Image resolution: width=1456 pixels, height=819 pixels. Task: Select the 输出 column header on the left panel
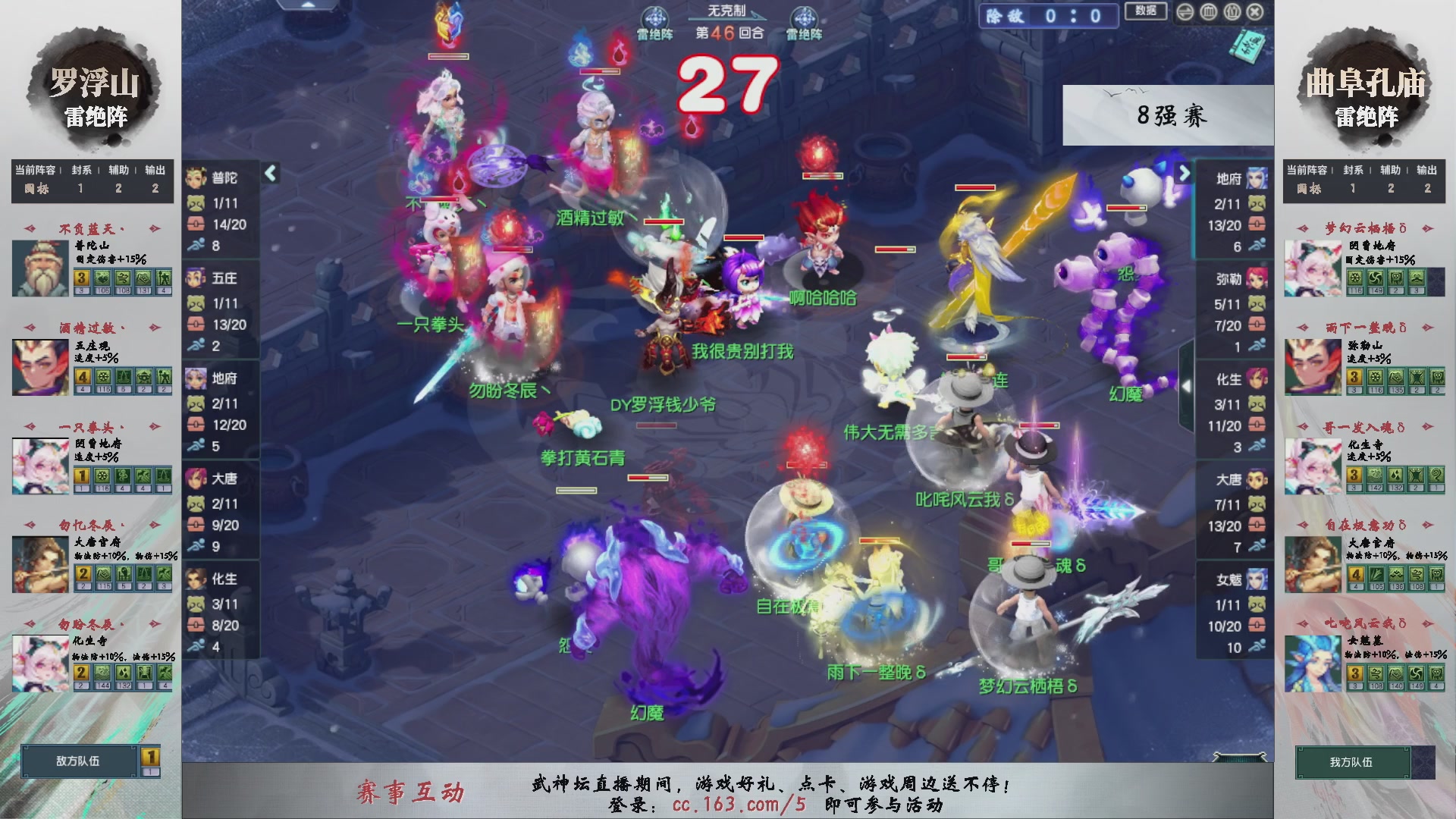(154, 170)
